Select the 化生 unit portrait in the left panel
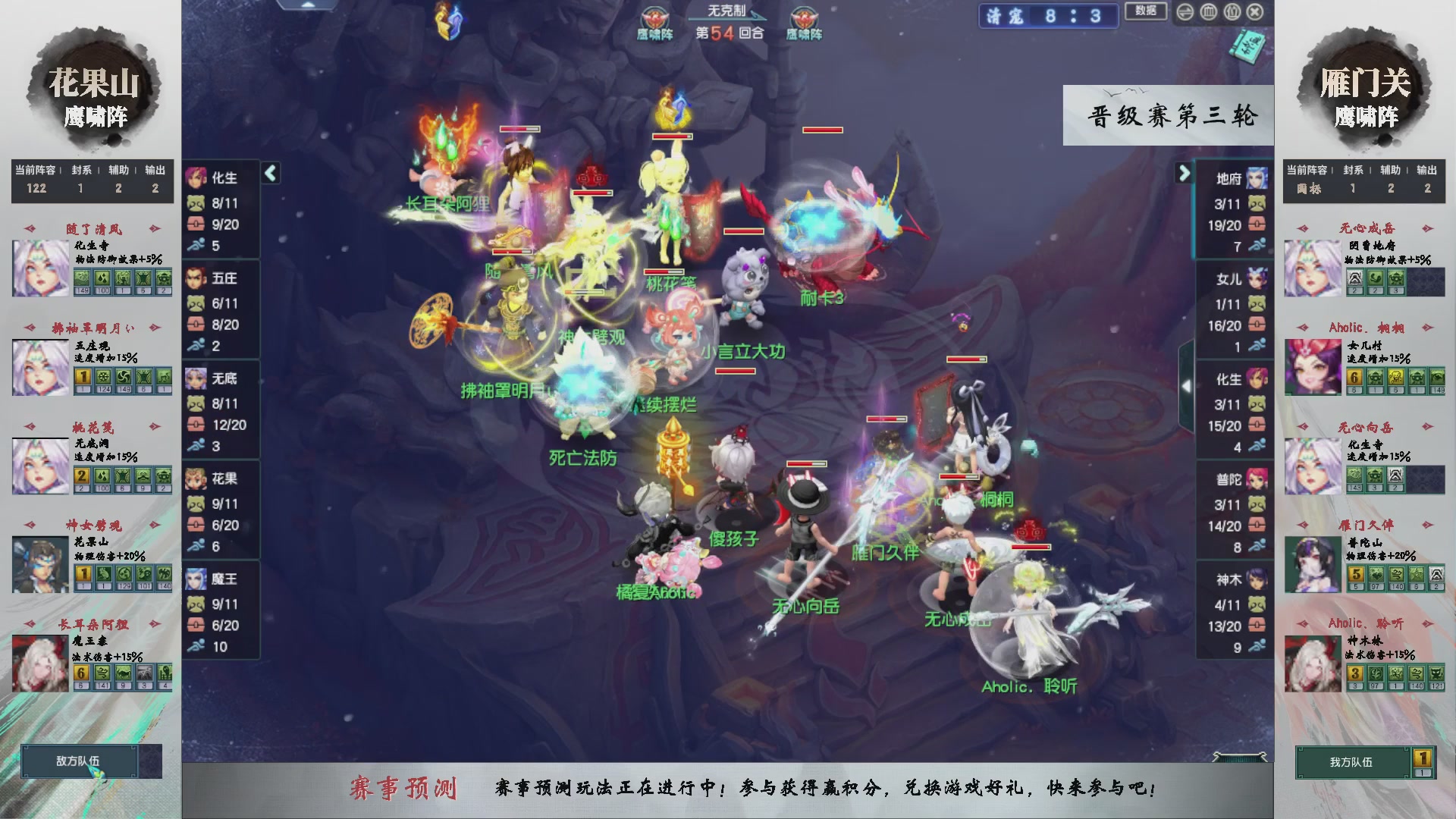 pyautogui.click(x=196, y=179)
